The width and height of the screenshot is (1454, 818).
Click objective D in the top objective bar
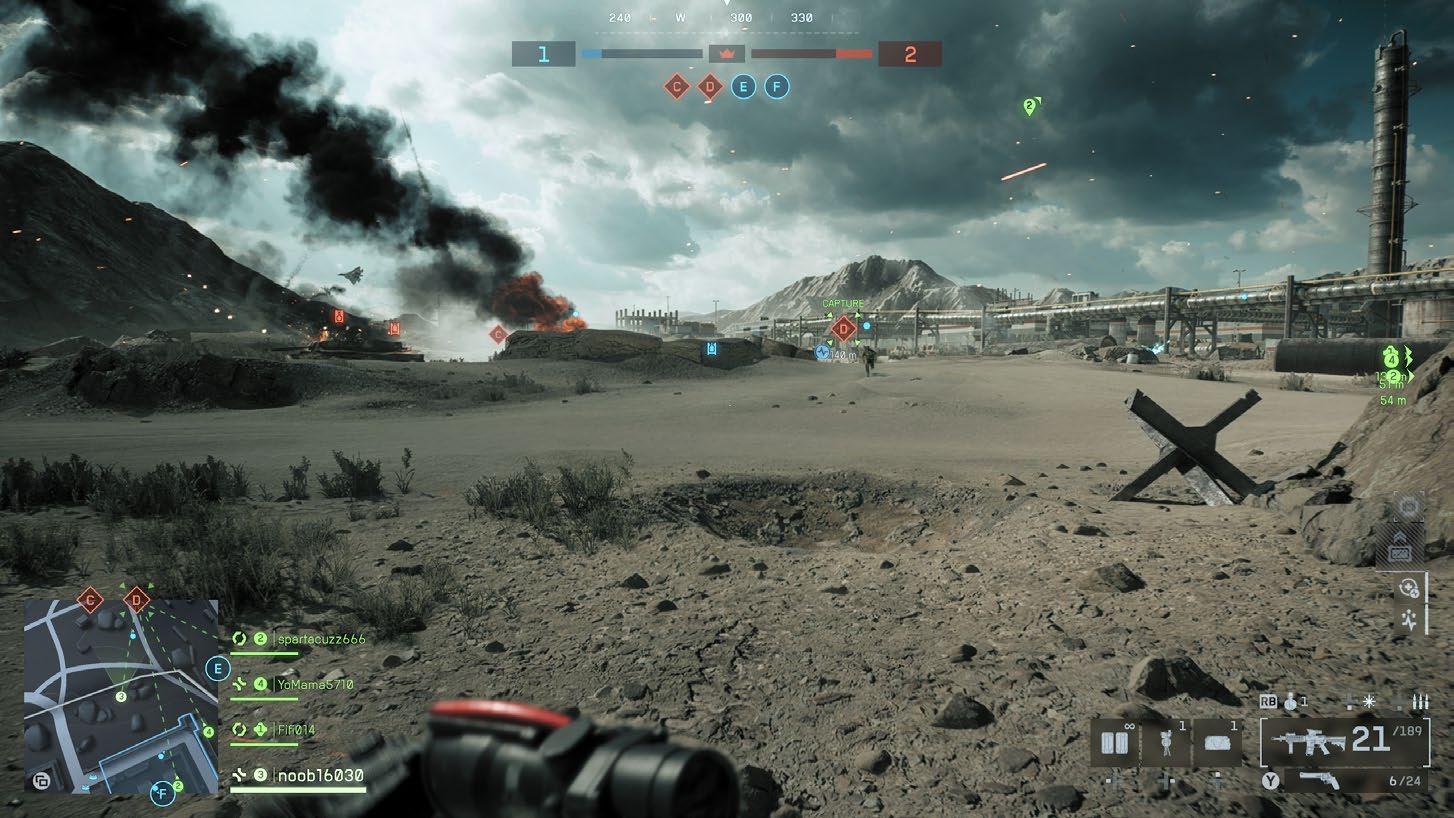(x=710, y=87)
